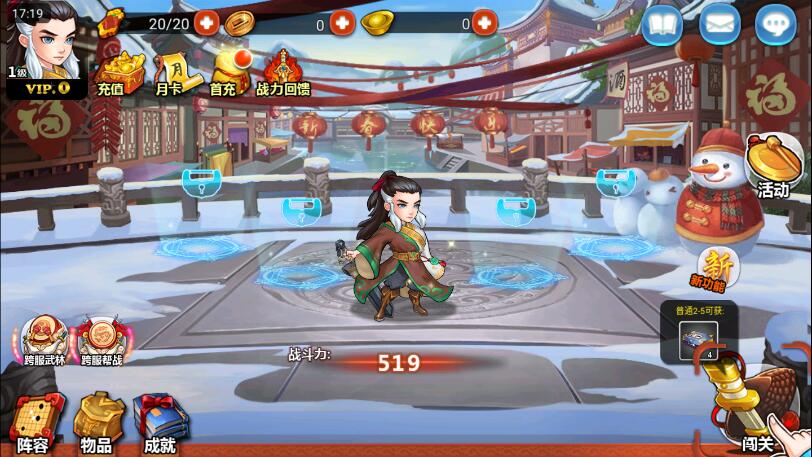Add copper coins with the plus button
This screenshot has height=457, width=812.
coord(342,22)
